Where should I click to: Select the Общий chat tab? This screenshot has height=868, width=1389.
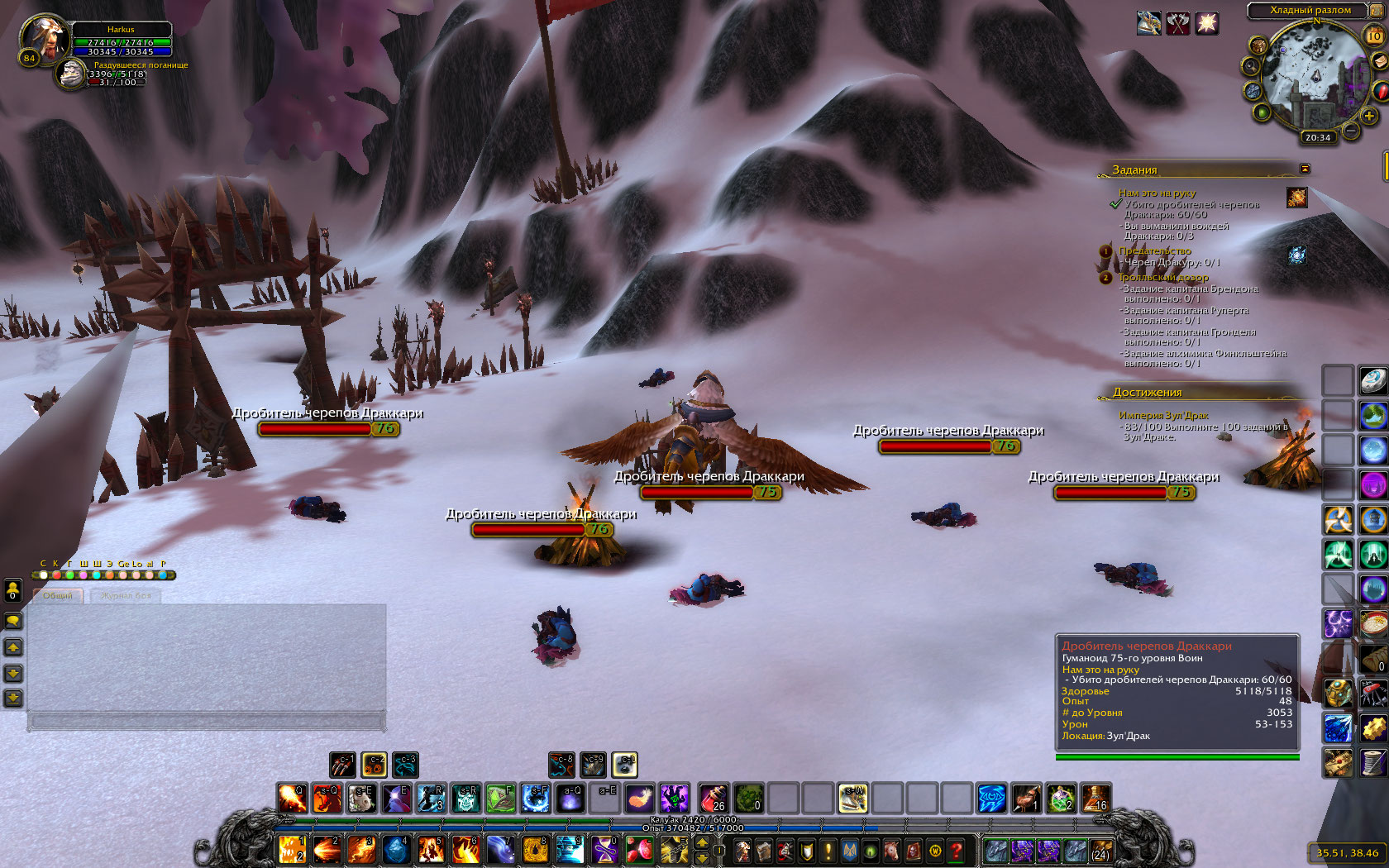click(58, 595)
